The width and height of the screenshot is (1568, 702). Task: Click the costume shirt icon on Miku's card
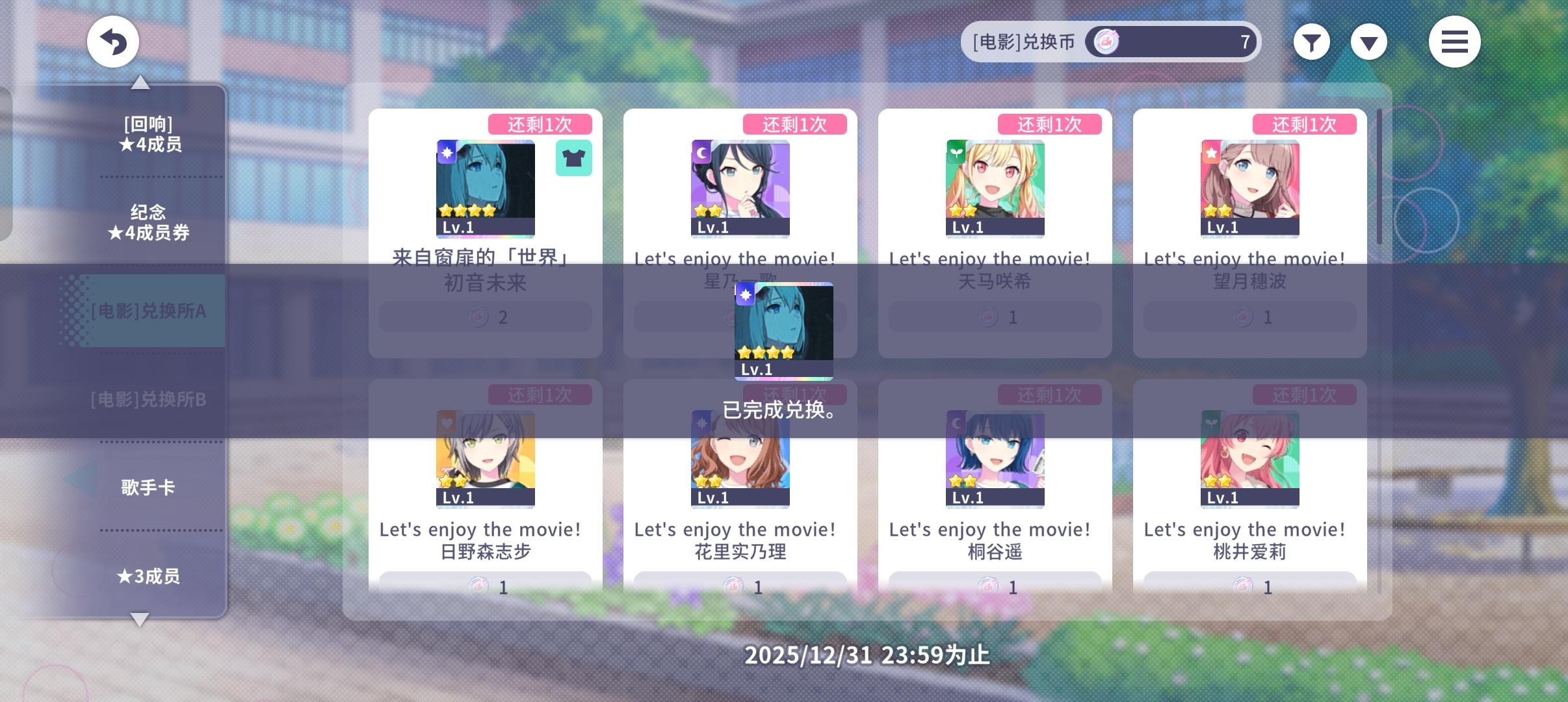[x=574, y=157]
